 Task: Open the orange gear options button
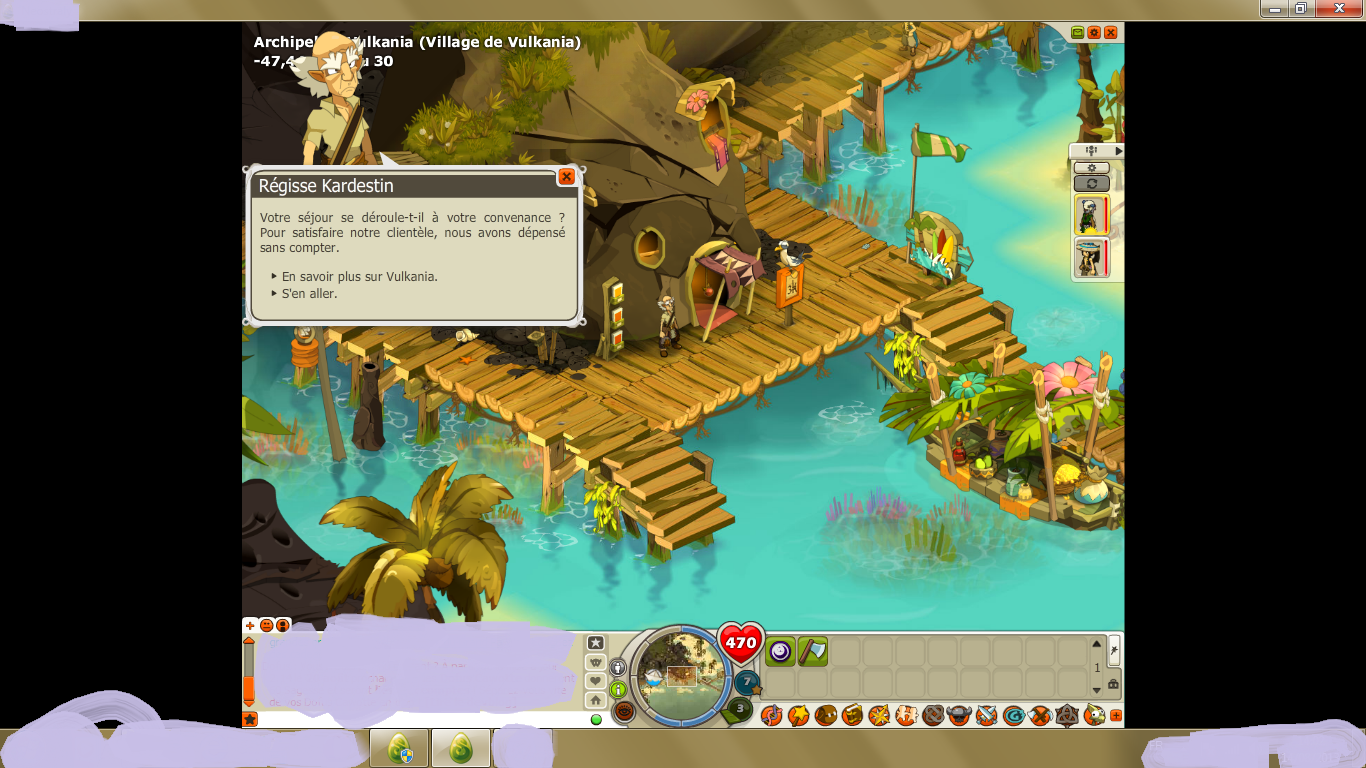coord(1094,33)
